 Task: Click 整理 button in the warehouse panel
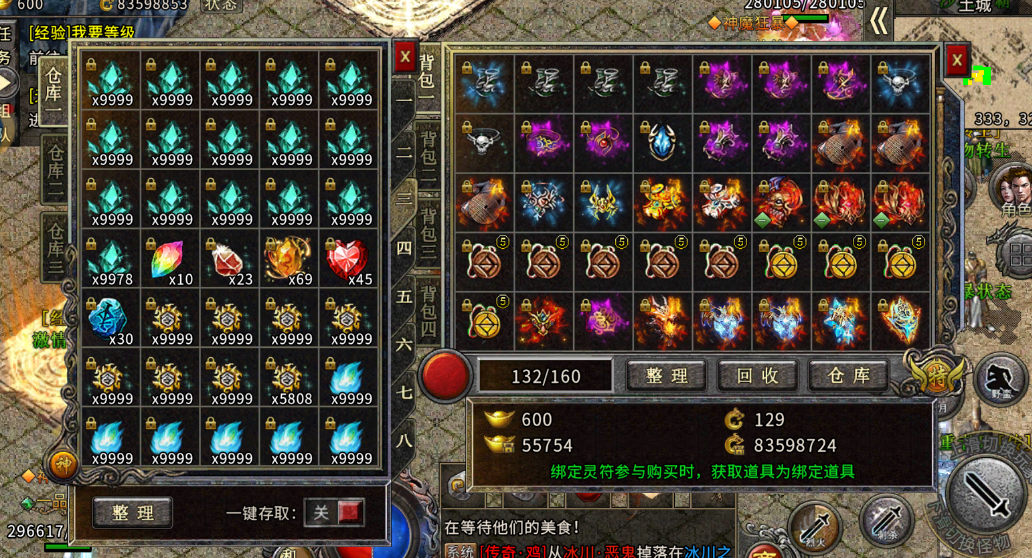[133, 513]
